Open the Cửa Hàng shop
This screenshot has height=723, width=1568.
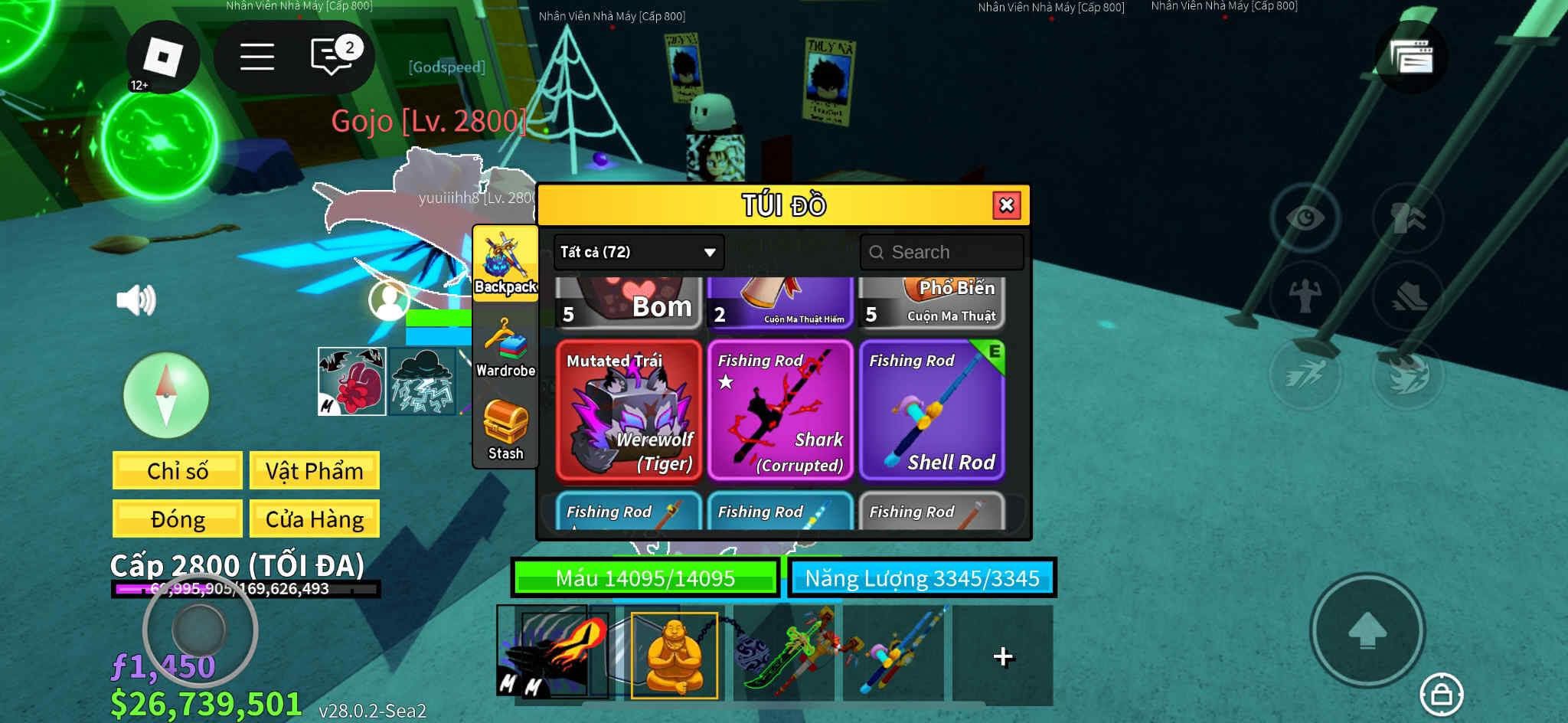pyautogui.click(x=314, y=519)
